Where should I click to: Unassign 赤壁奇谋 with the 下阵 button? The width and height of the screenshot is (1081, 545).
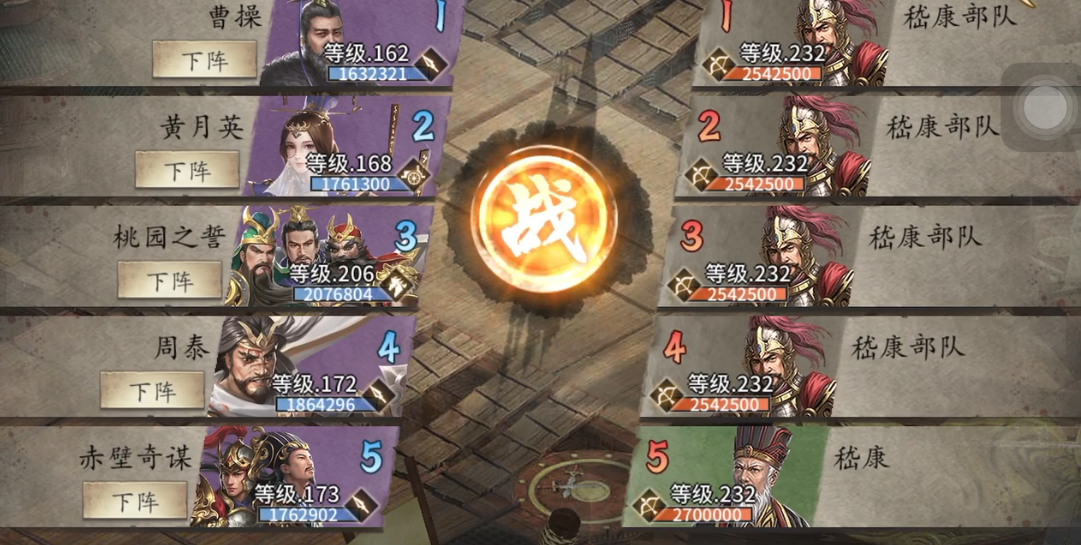[x=135, y=499]
